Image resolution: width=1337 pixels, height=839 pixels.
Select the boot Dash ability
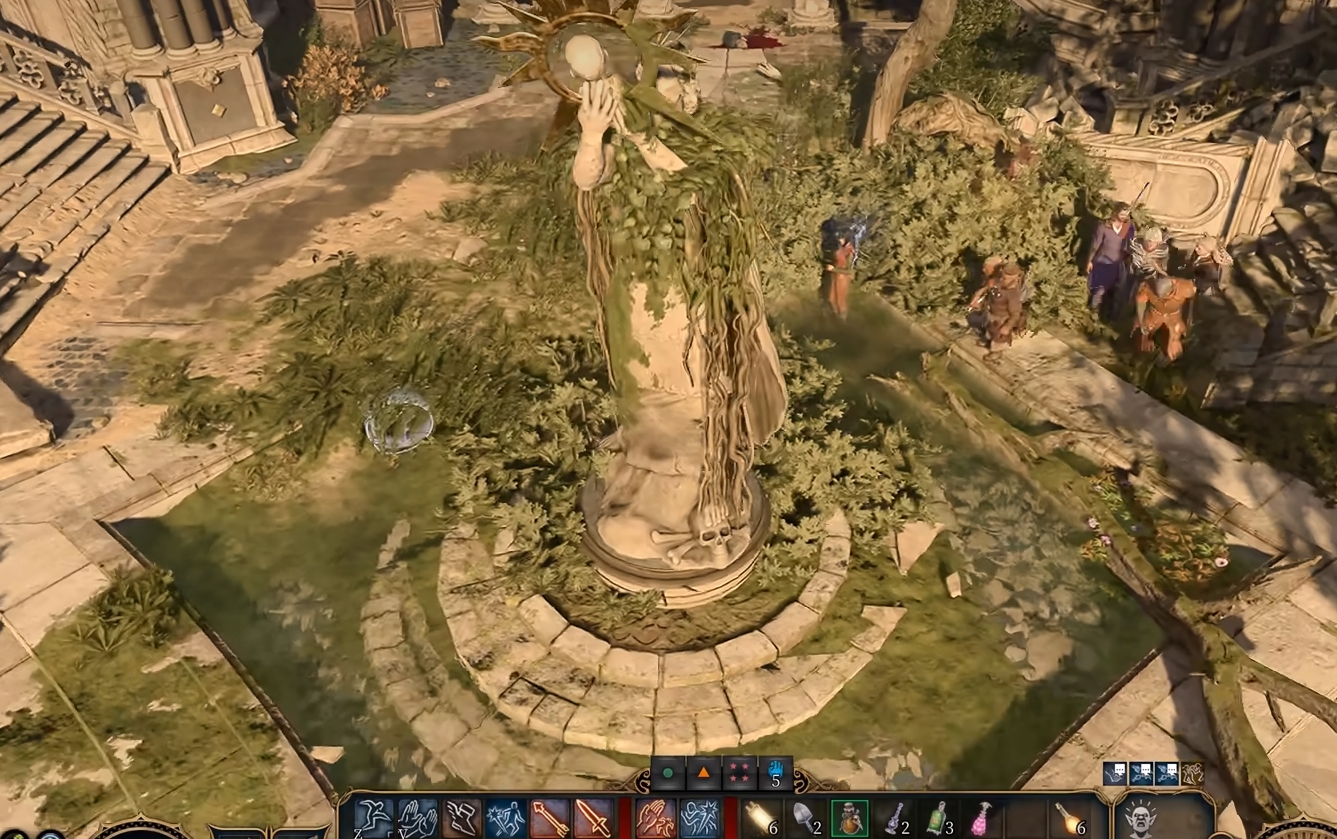coord(462,819)
